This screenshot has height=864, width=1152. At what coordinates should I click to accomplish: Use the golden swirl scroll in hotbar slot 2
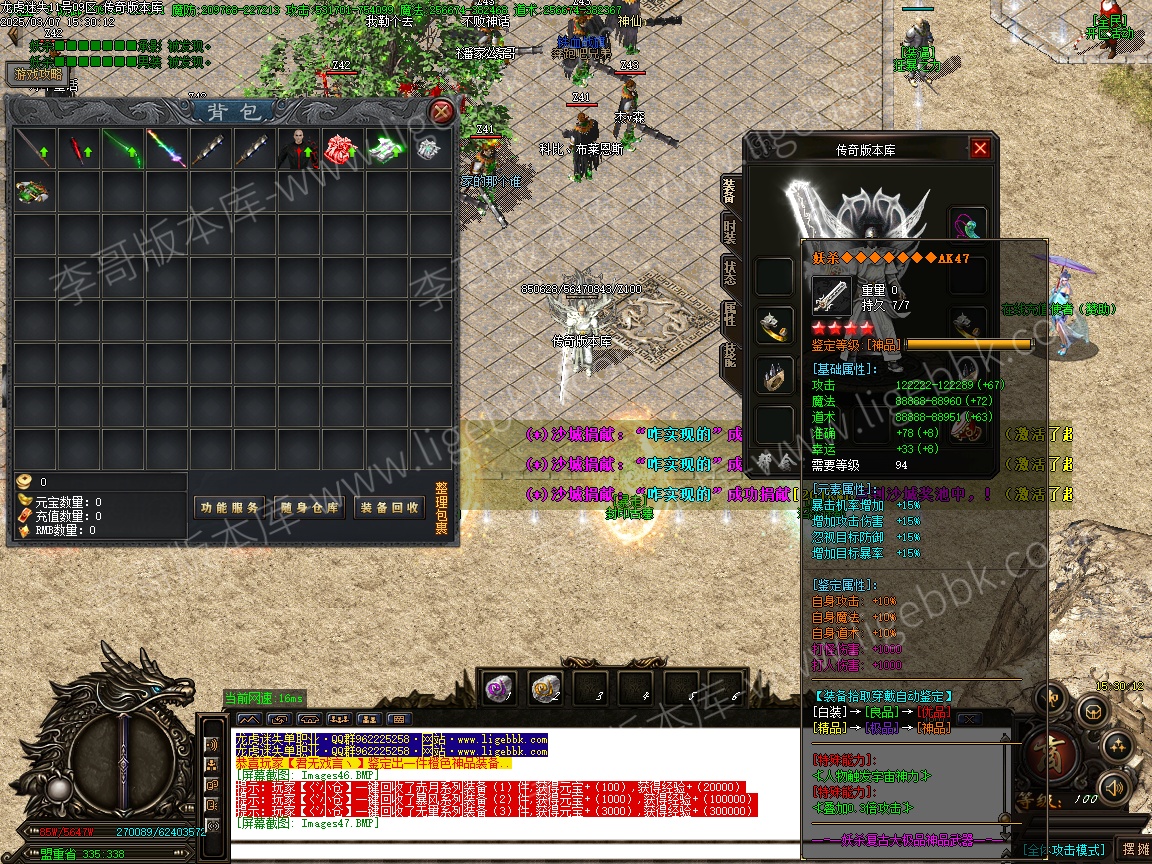click(543, 688)
